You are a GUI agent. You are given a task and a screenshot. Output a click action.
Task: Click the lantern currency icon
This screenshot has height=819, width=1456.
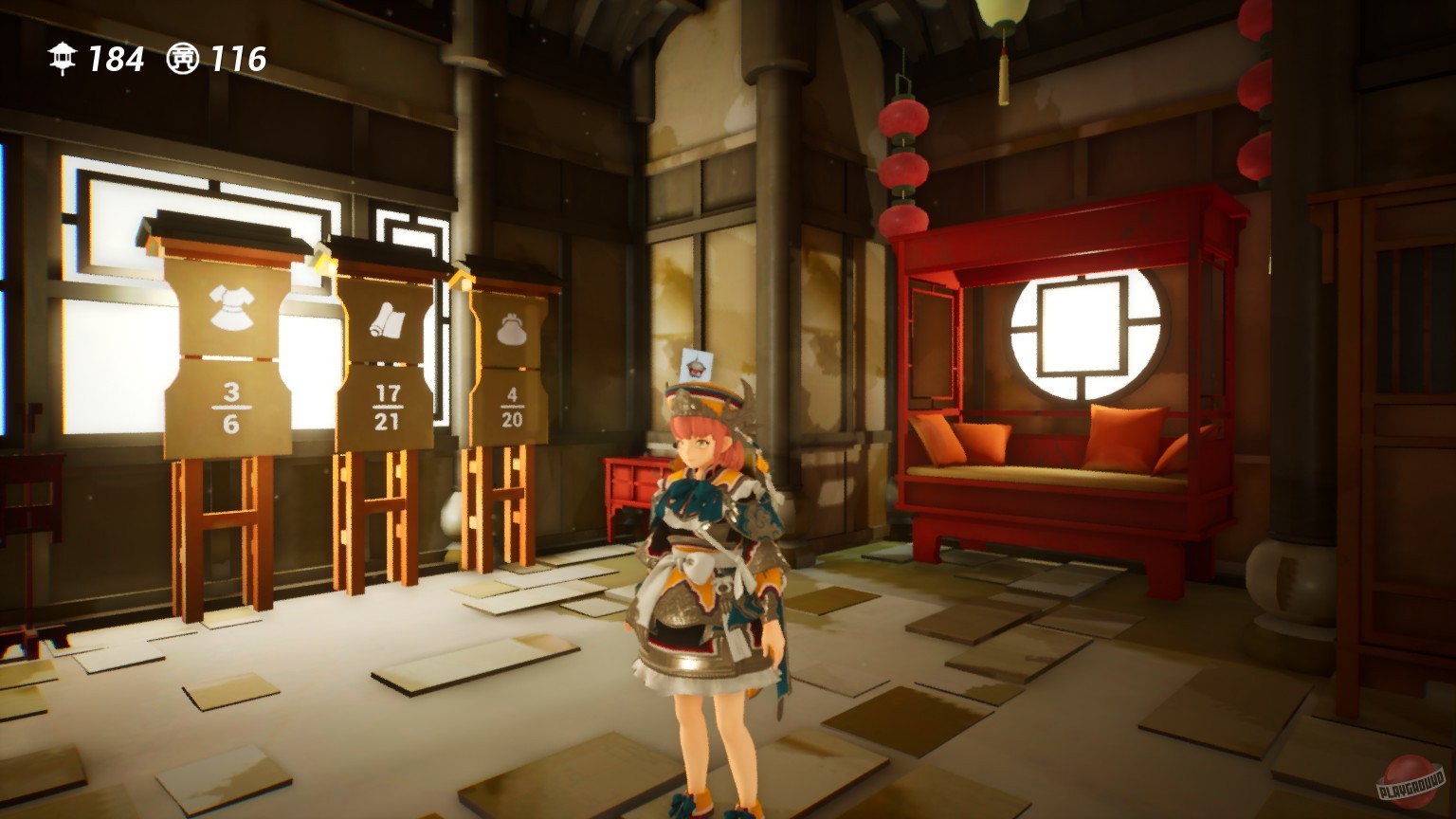coord(62,58)
